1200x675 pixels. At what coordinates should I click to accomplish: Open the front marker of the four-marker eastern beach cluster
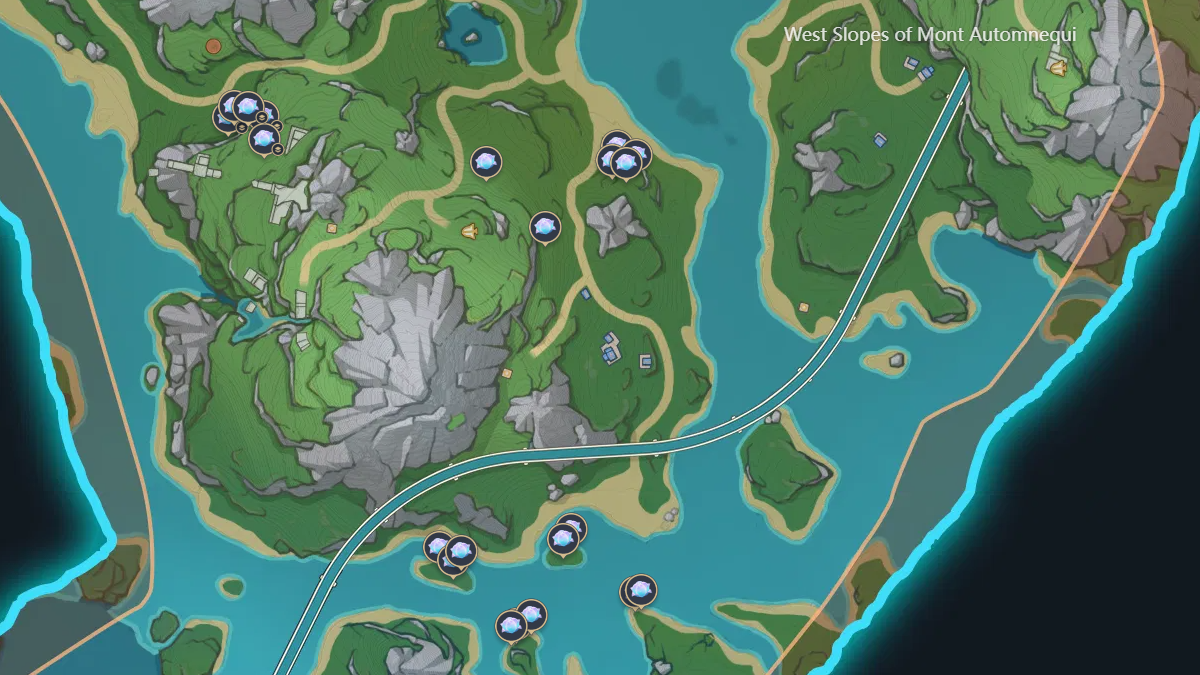tap(626, 163)
